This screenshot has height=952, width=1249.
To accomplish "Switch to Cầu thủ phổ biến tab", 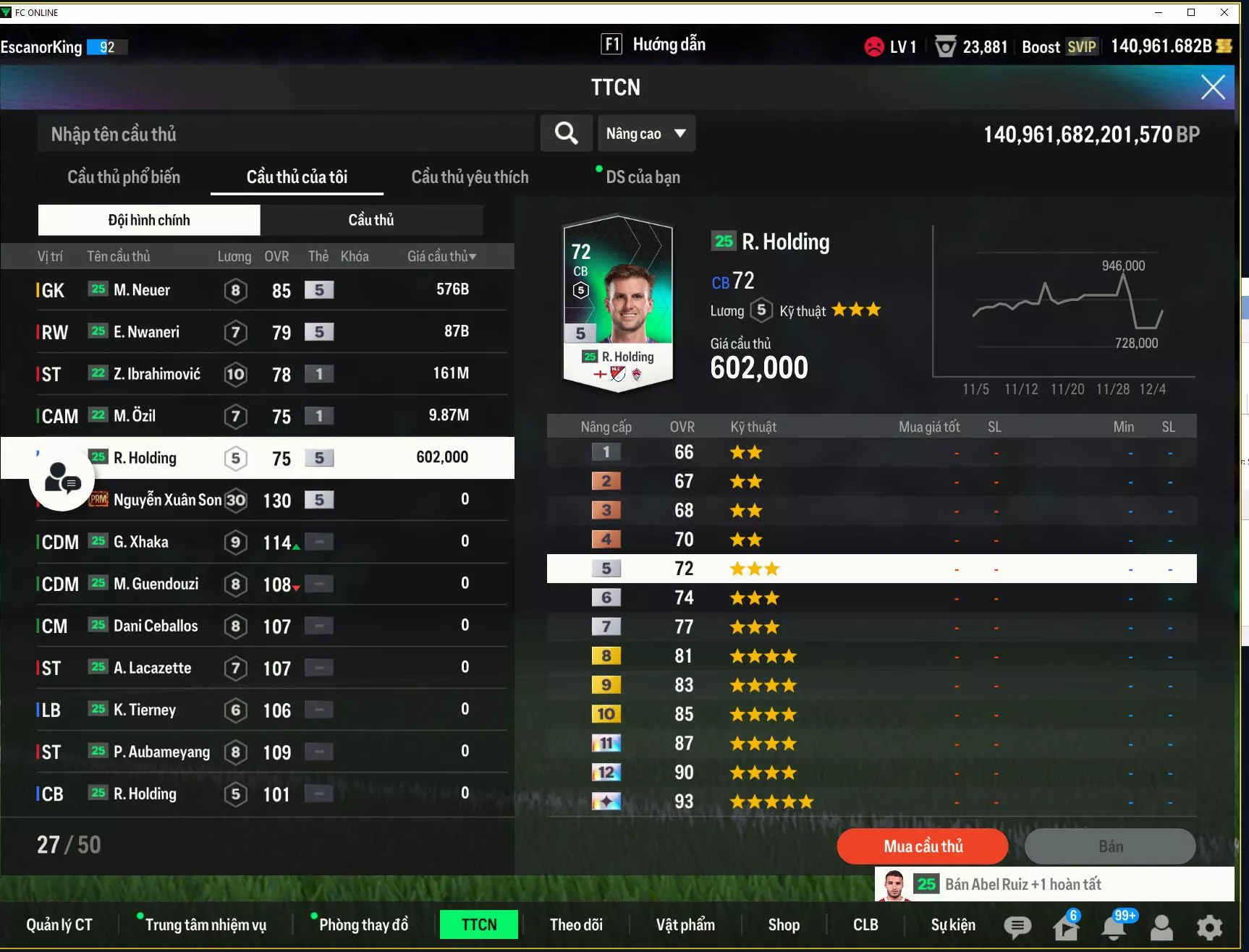I will [x=124, y=177].
